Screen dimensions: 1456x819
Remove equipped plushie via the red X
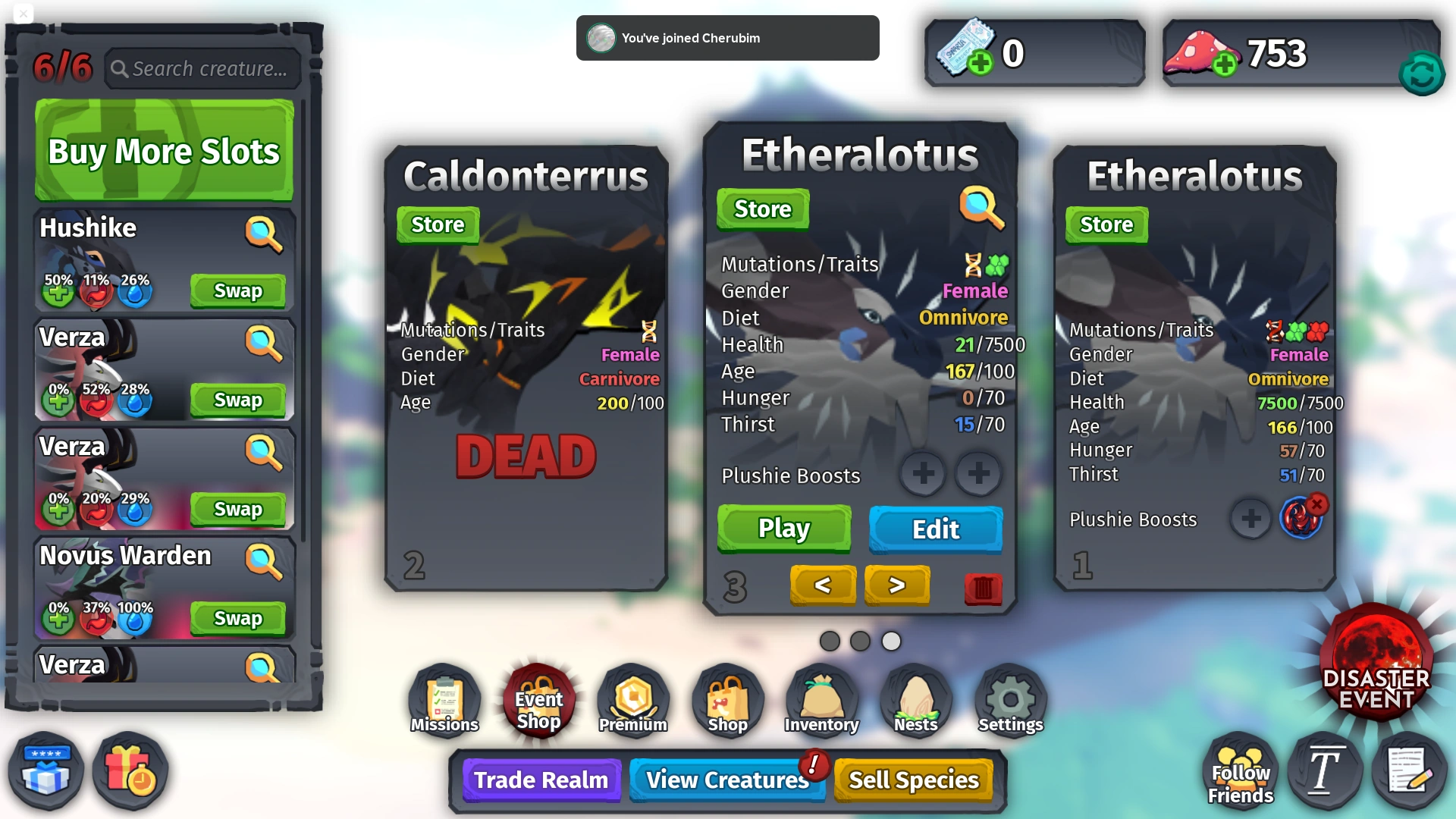tap(1317, 504)
